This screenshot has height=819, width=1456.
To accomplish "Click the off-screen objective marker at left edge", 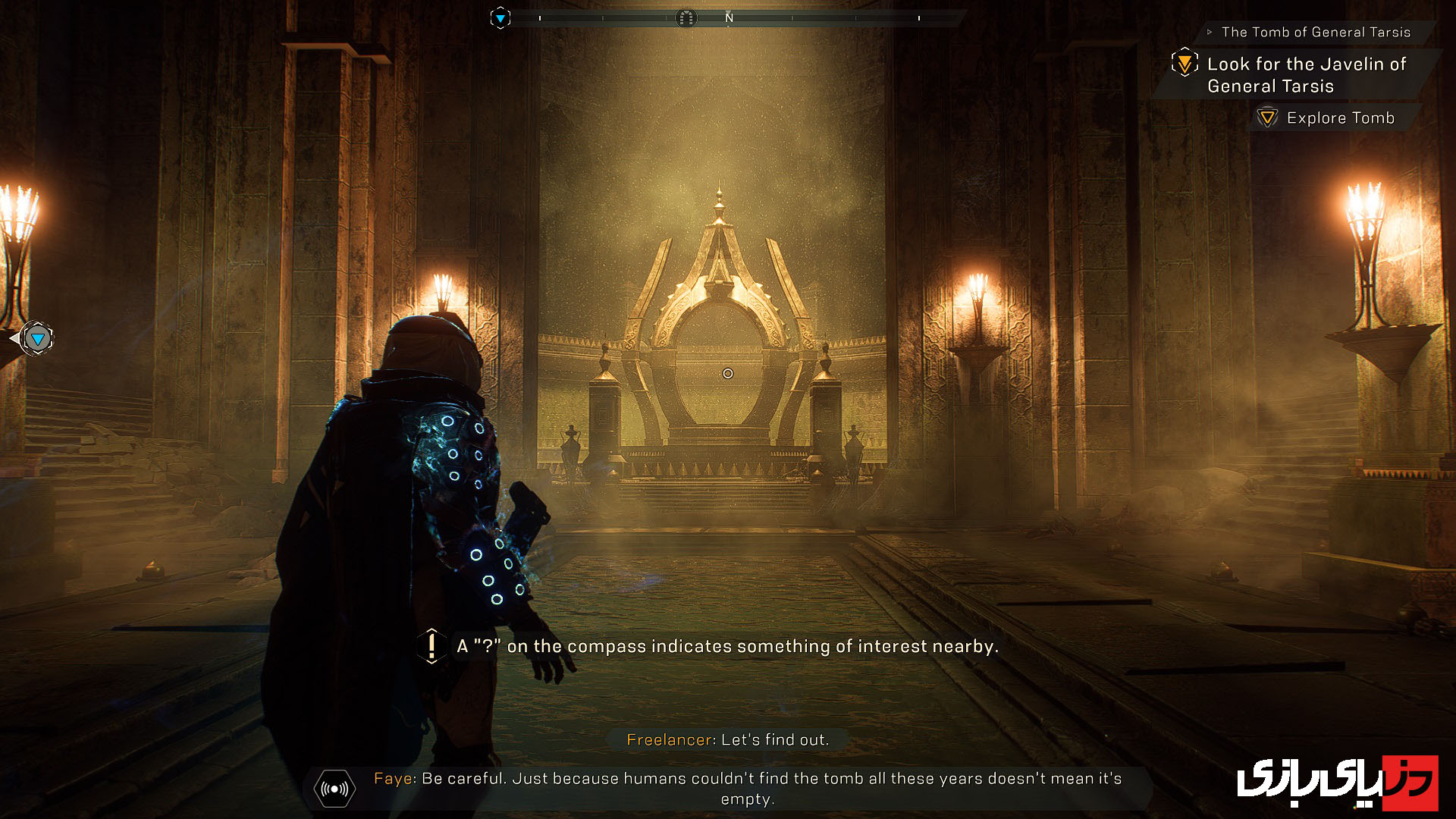I will [x=36, y=338].
